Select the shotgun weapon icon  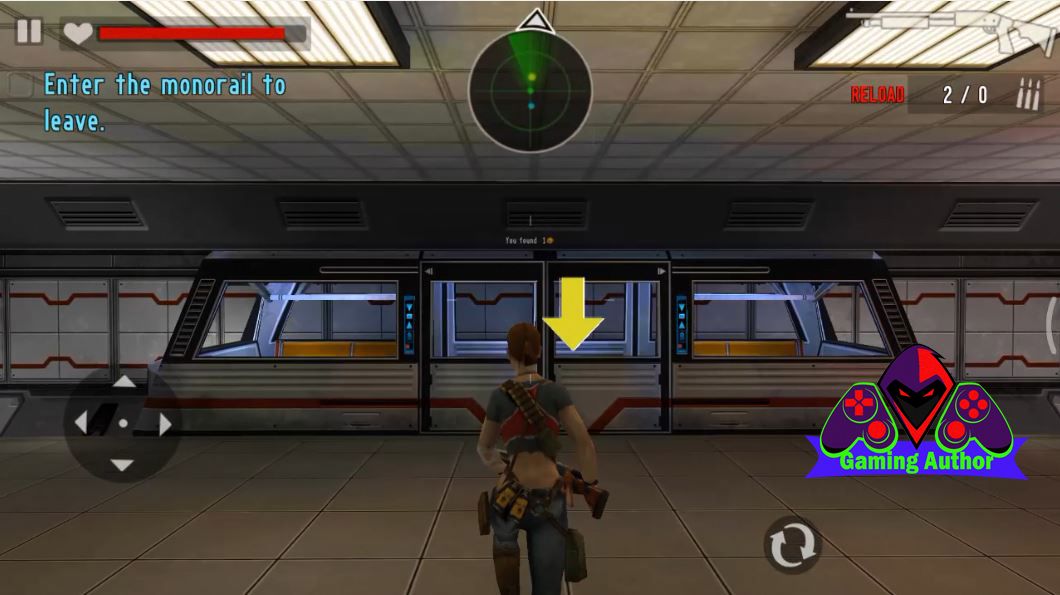pyautogui.click(x=951, y=29)
